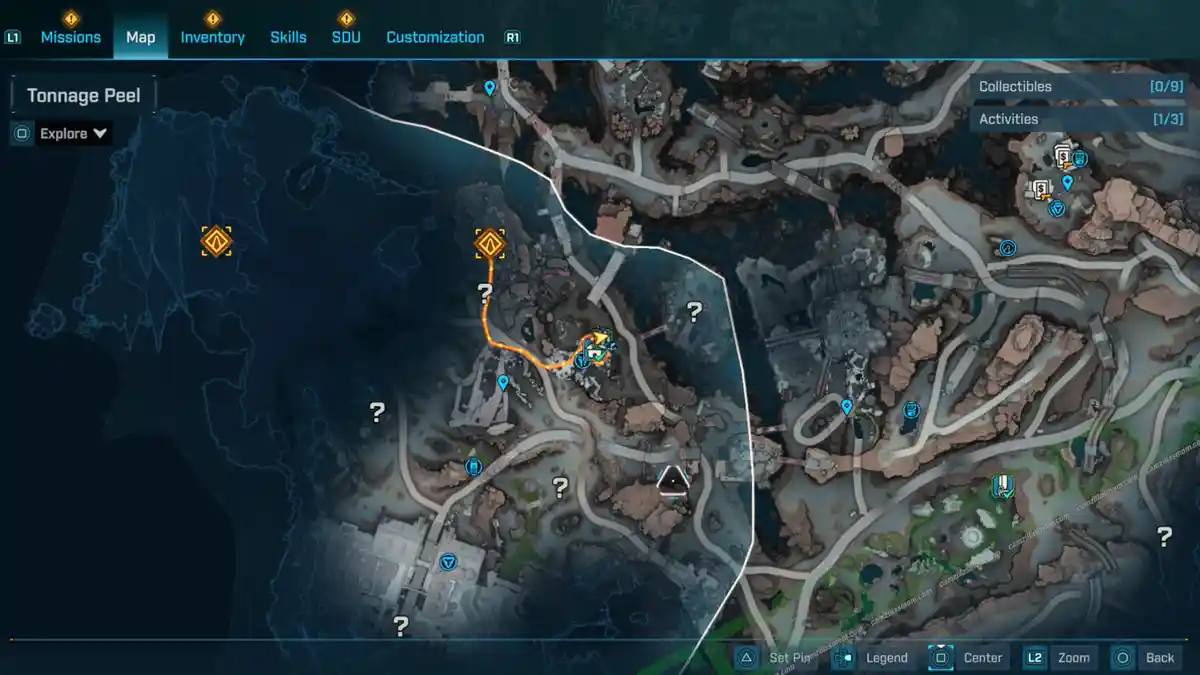Activate the map Zoom control
1200x675 pixels.
pyautogui.click(x=1058, y=657)
